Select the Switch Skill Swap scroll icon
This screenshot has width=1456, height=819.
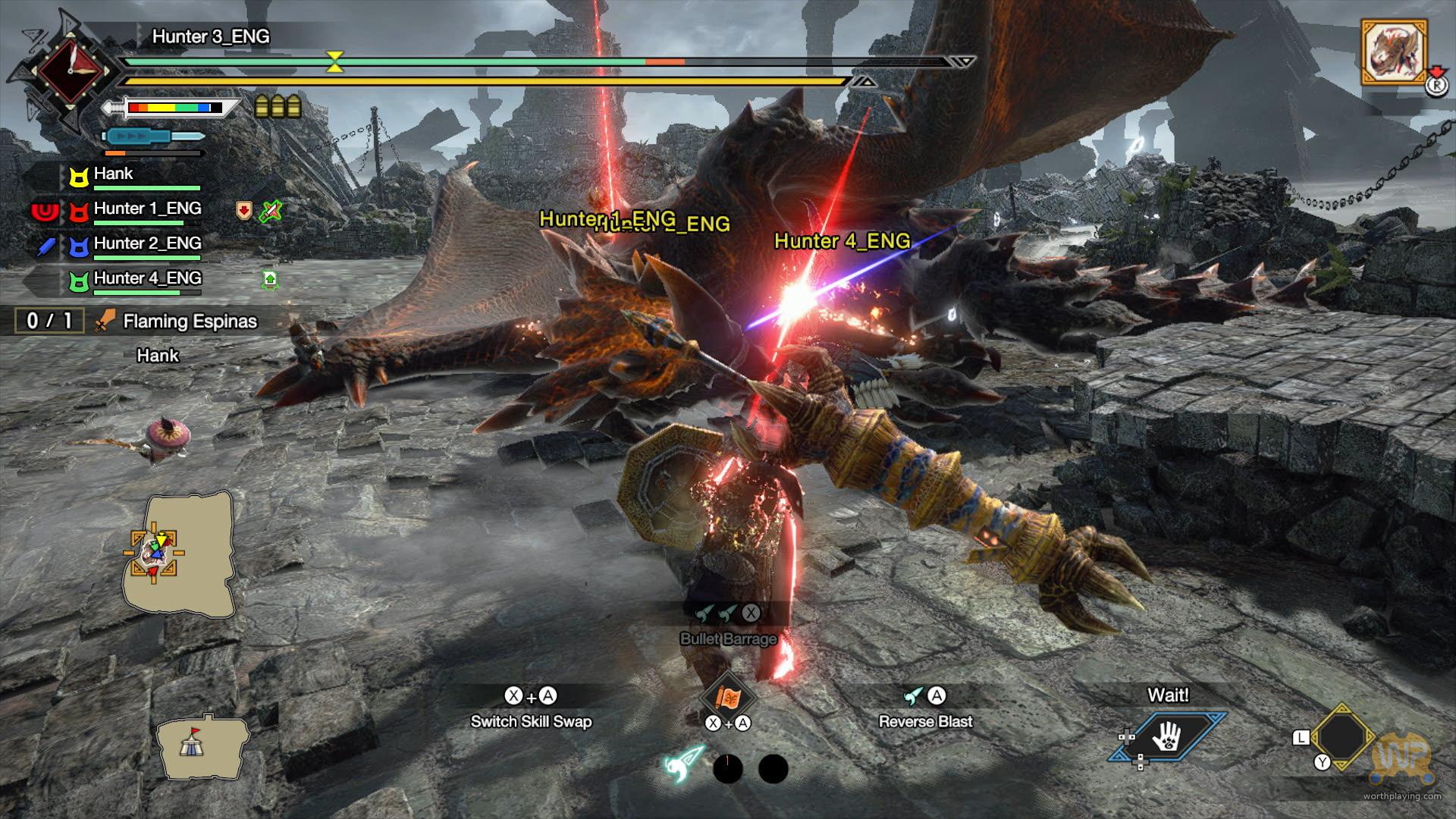727,697
